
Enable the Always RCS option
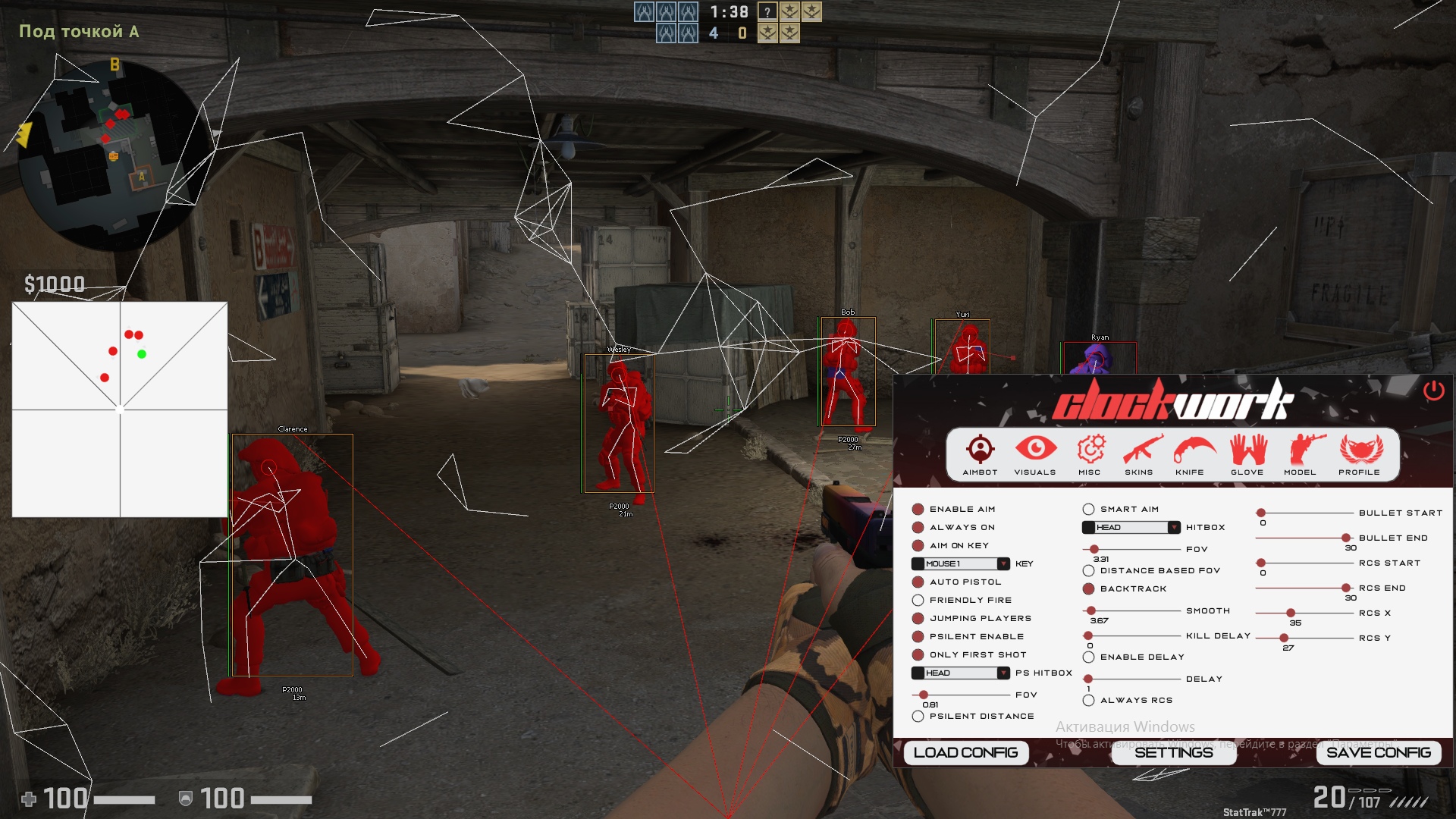(x=1088, y=700)
